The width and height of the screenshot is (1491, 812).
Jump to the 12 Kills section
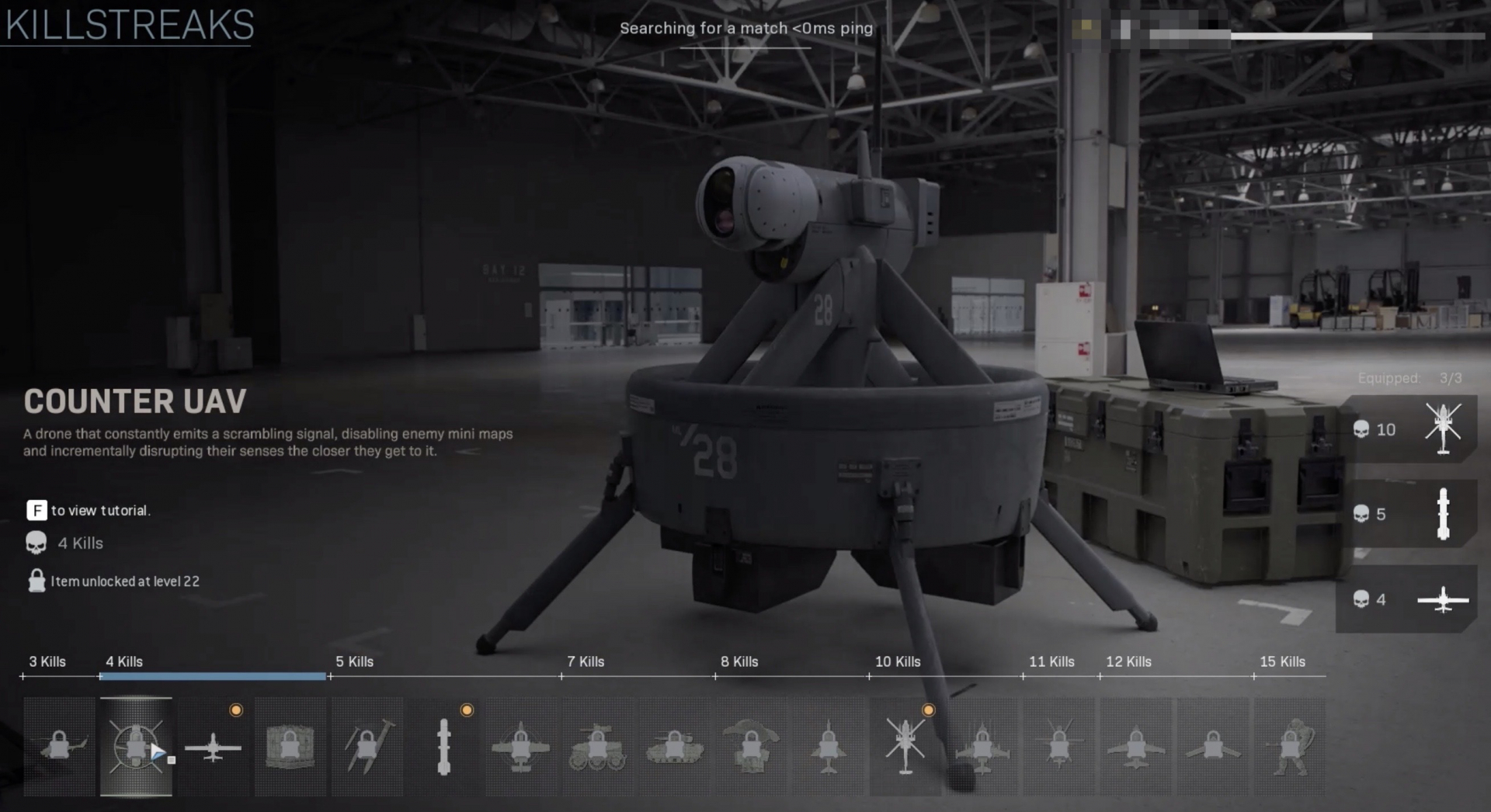click(x=1128, y=662)
